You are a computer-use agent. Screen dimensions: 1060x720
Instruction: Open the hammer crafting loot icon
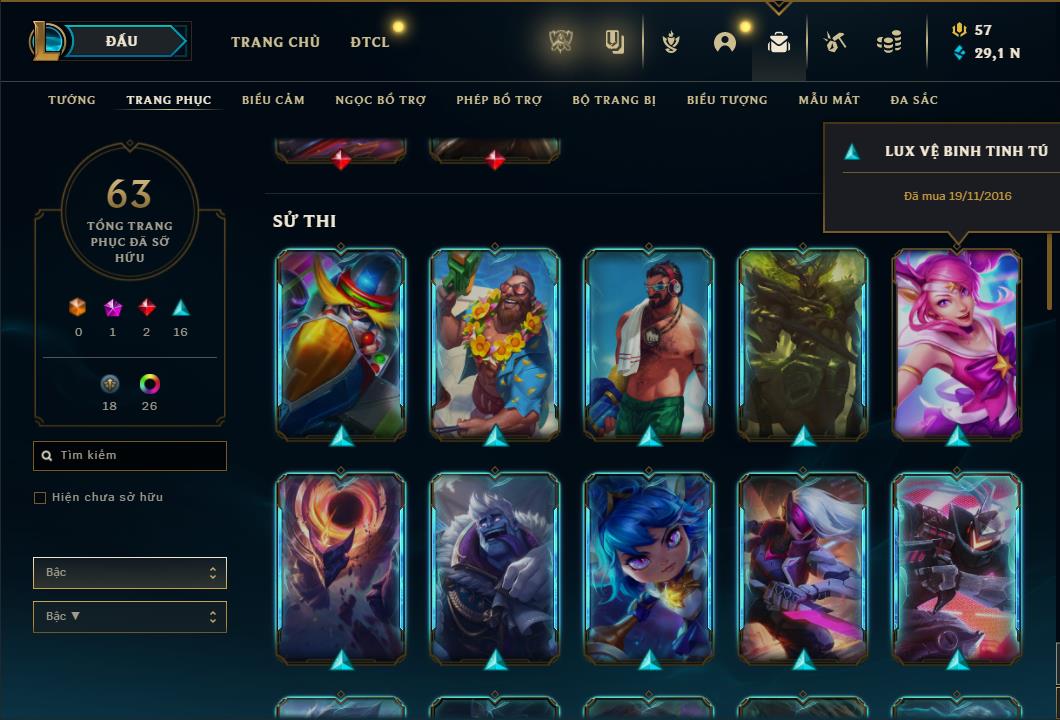point(835,42)
